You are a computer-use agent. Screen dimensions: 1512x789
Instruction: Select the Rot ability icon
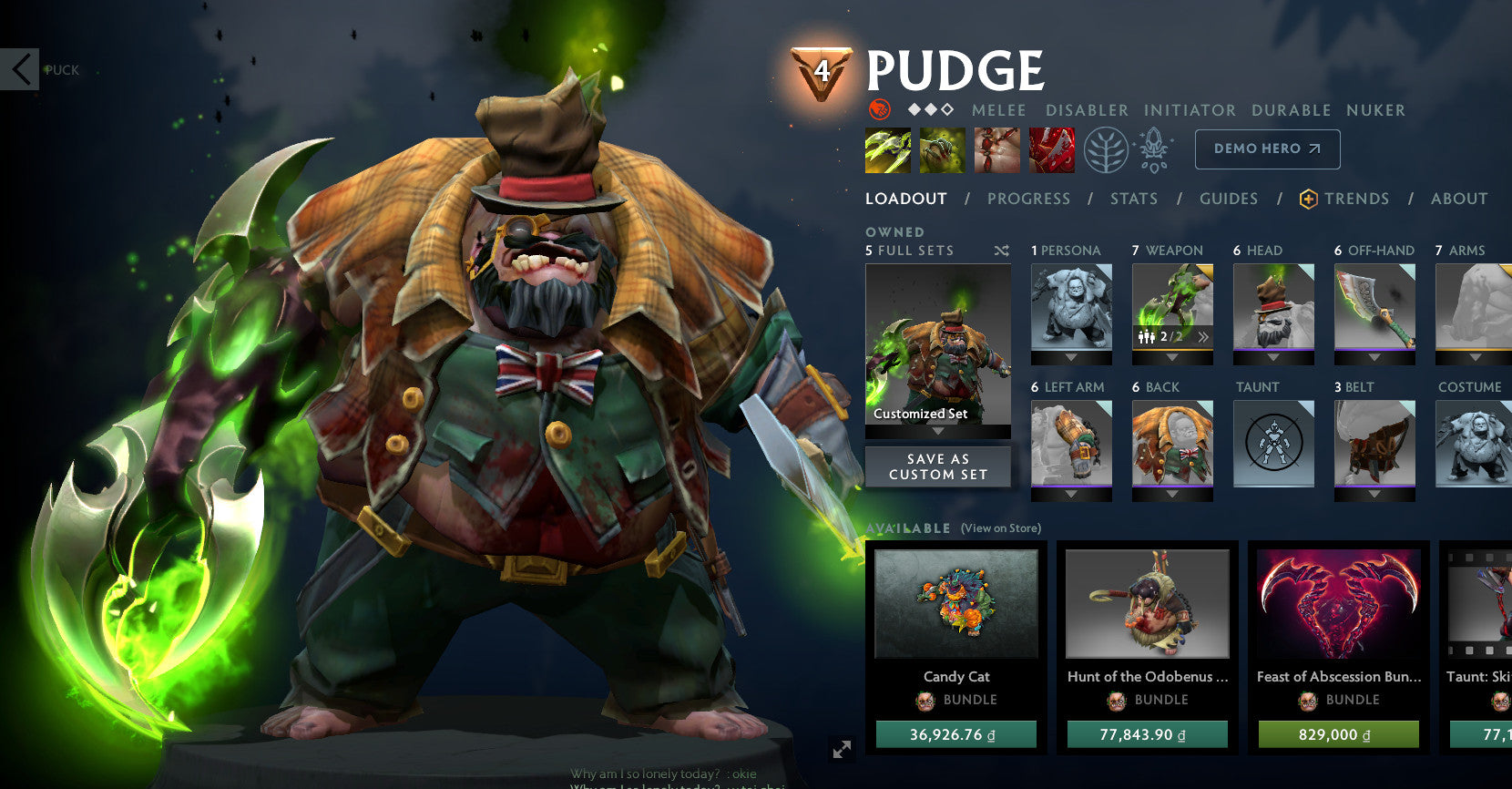tap(942, 150)
